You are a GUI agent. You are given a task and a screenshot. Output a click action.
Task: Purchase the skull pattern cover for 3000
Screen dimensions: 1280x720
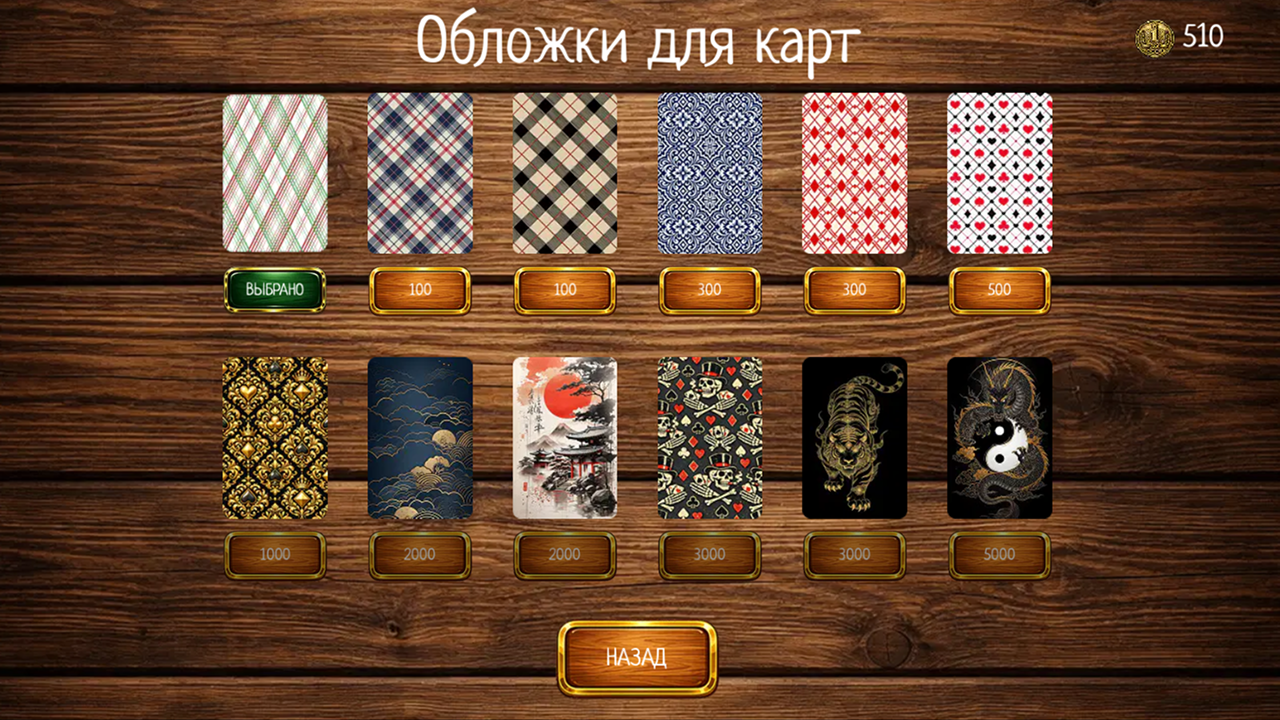[709, 554]
